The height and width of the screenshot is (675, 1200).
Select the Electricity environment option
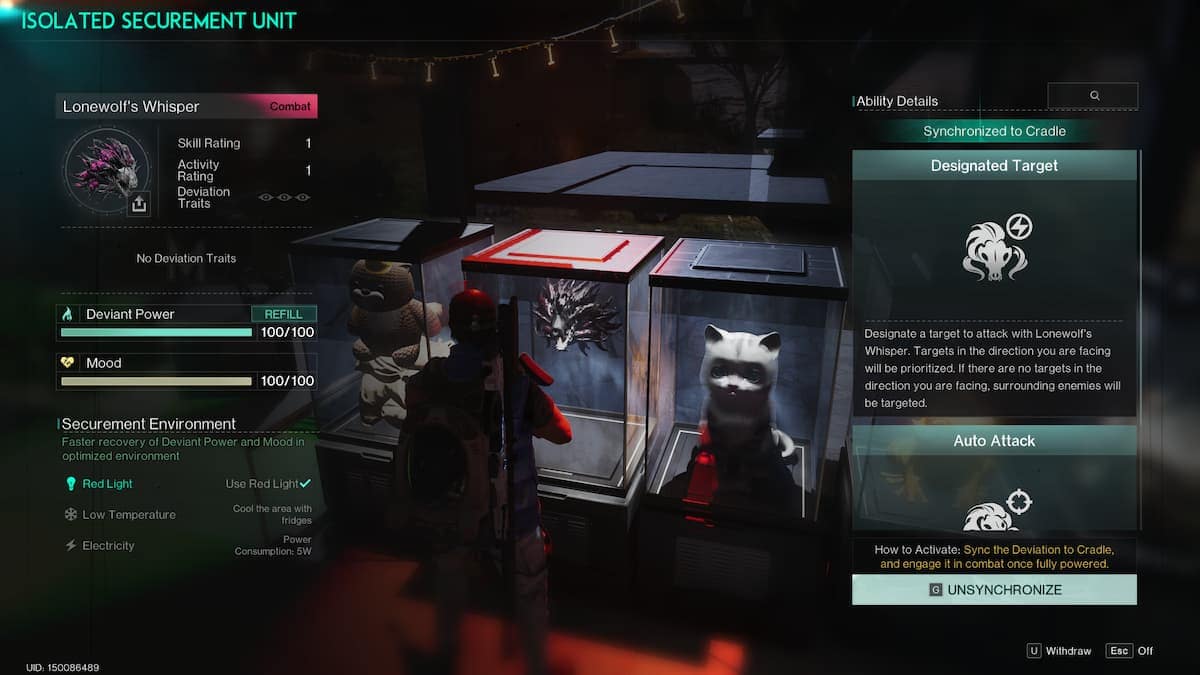point(108,546)
